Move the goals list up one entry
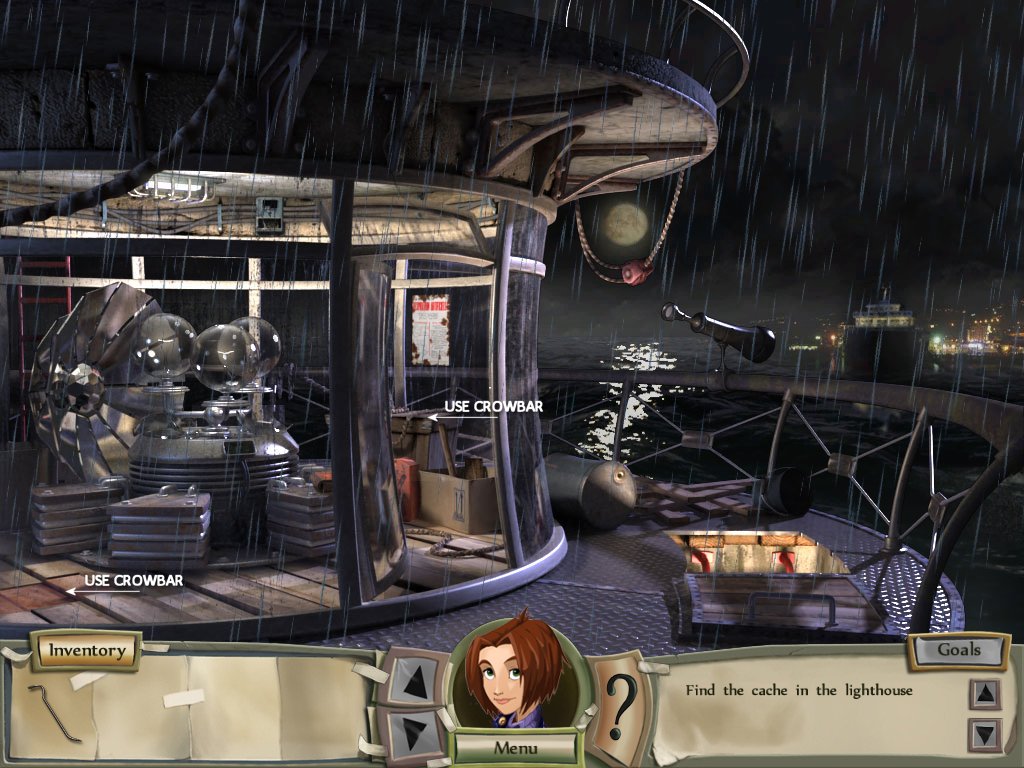The image size is (1024, 768). tap(984, 693)
